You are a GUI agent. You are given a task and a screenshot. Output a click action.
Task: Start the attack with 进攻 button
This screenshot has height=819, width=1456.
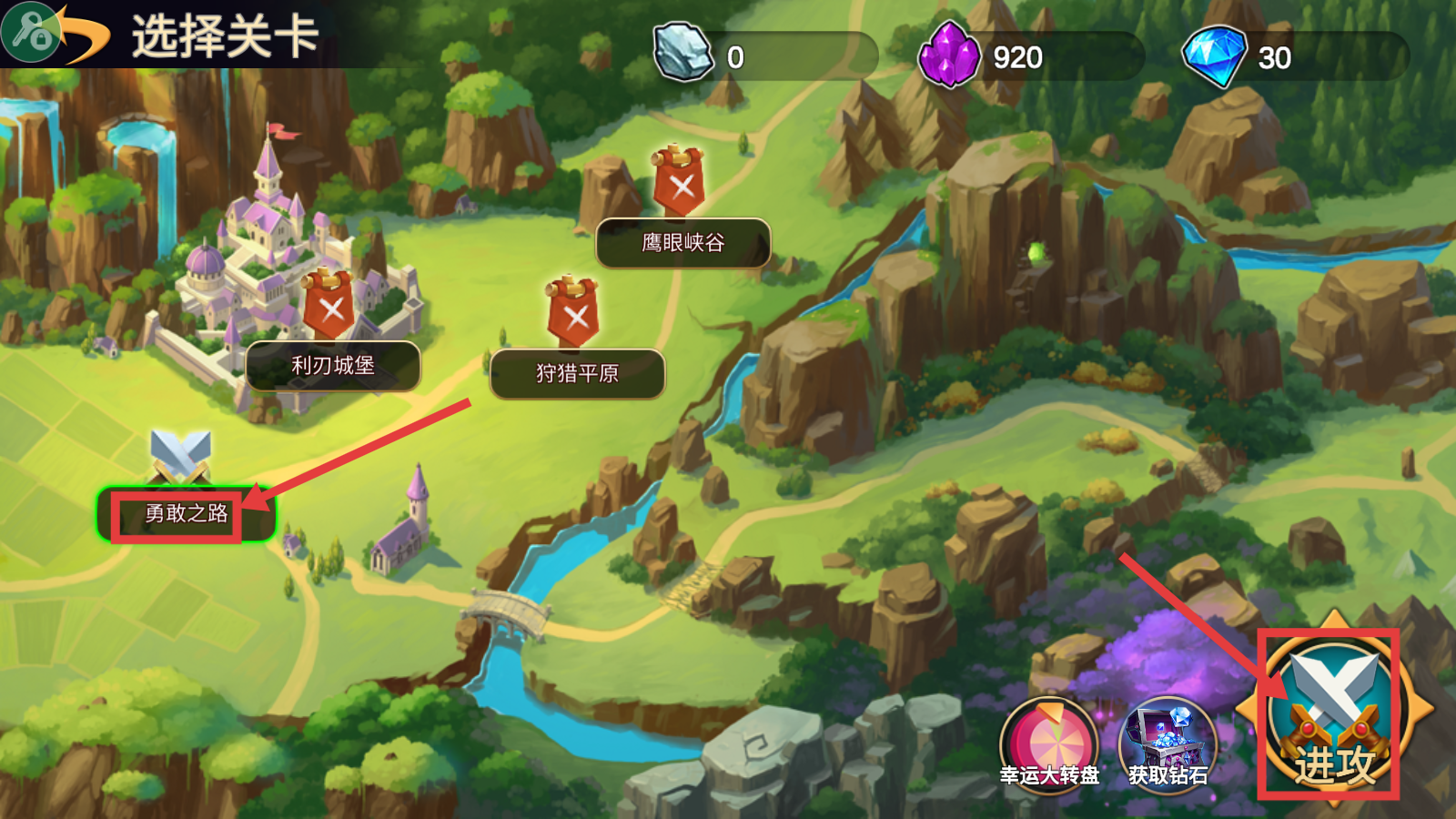pos(1333,713)
